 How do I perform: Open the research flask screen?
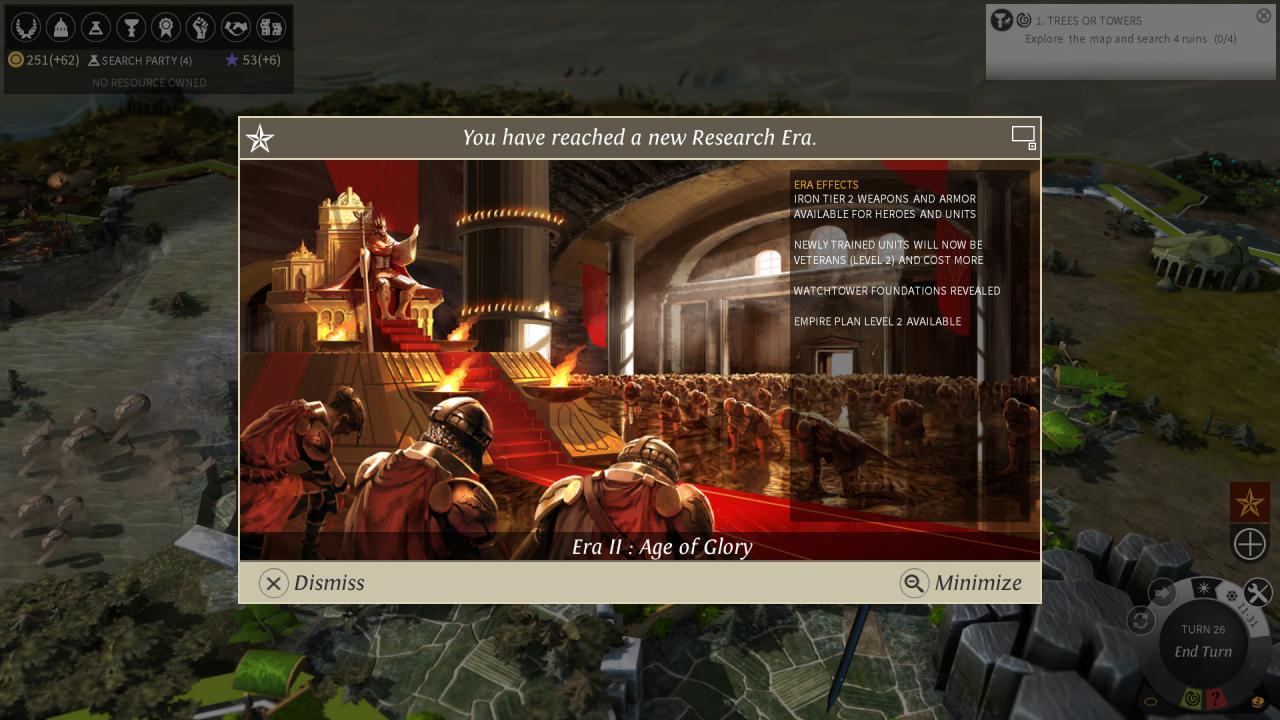pos(95,27)
